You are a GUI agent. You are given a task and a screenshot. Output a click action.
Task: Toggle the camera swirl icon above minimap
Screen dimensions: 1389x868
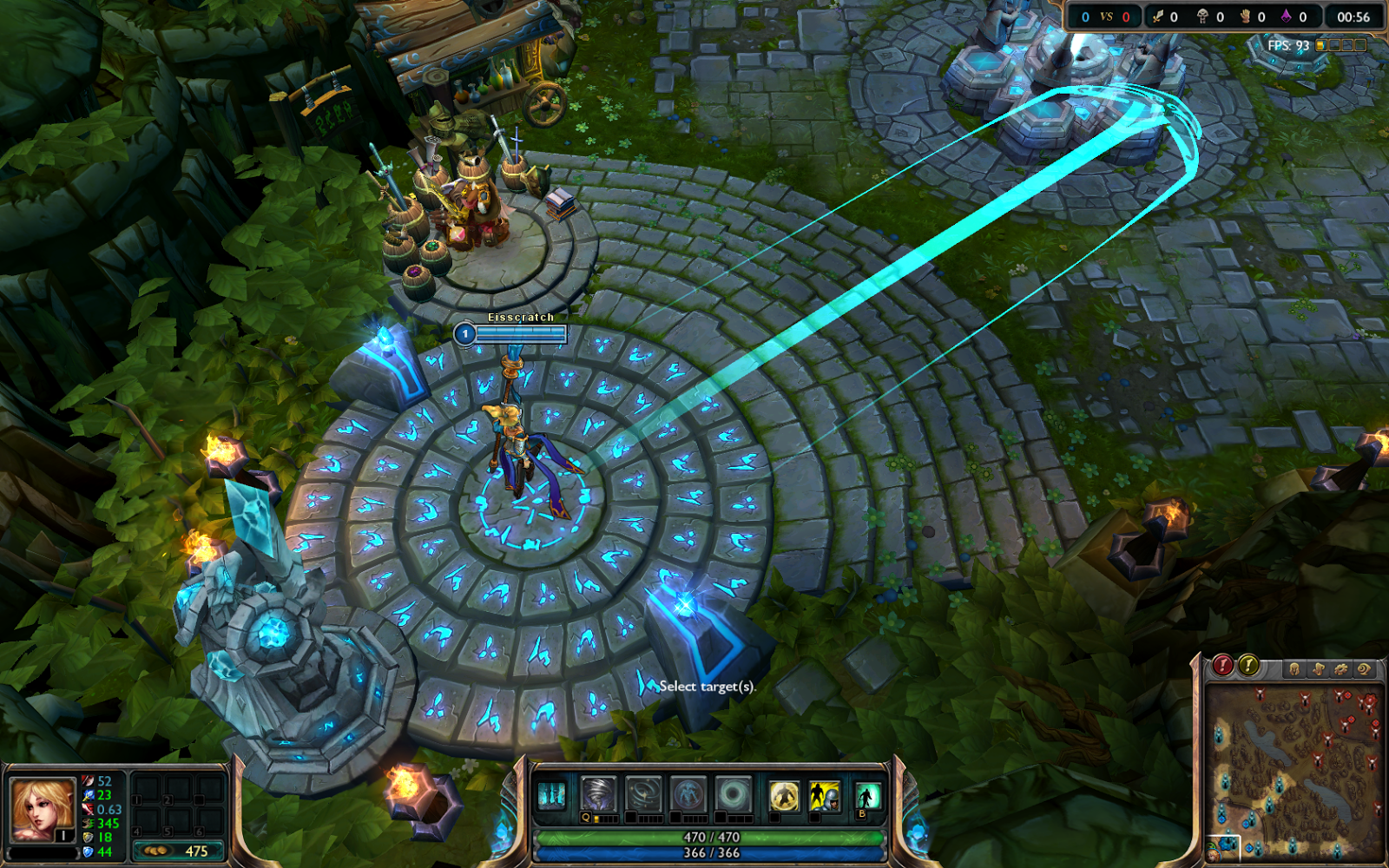tap(1365, 668)
